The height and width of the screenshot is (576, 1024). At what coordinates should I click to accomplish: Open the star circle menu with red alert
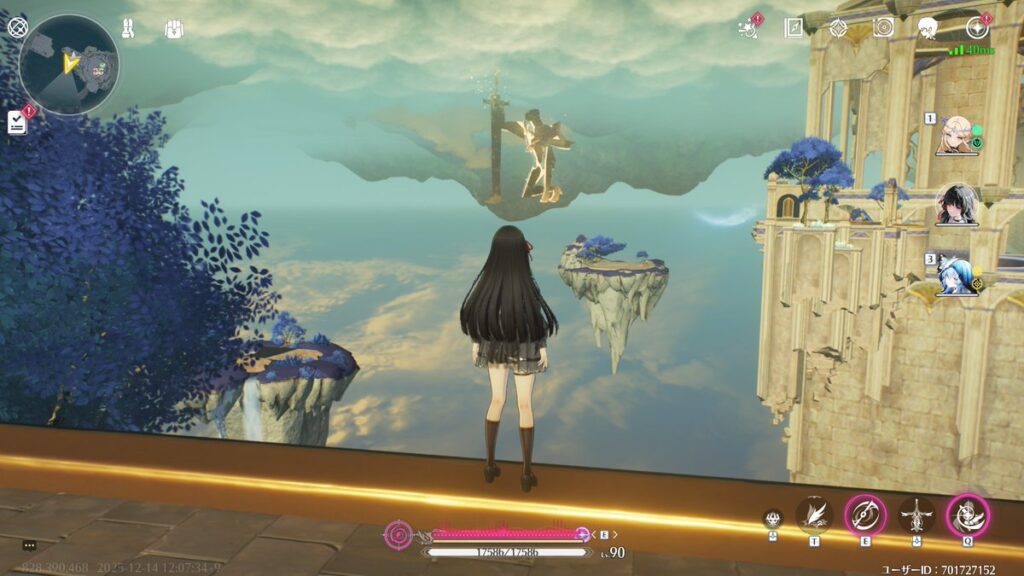click(976, 28)
